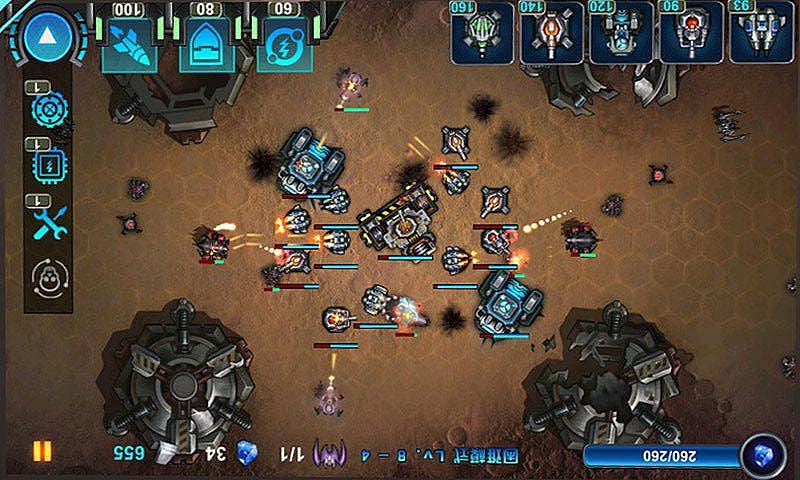800x480 pixels.
Task: Choose the blue mech tower card
Action: [621, 34]
